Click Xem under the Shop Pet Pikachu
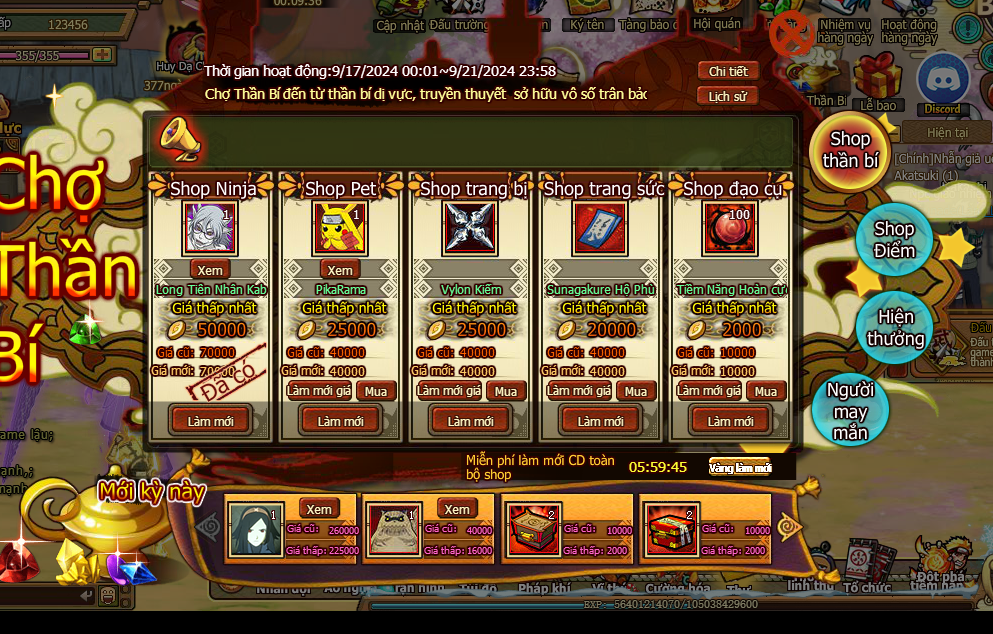Screen dimensions: 993x634 [340, 270]
